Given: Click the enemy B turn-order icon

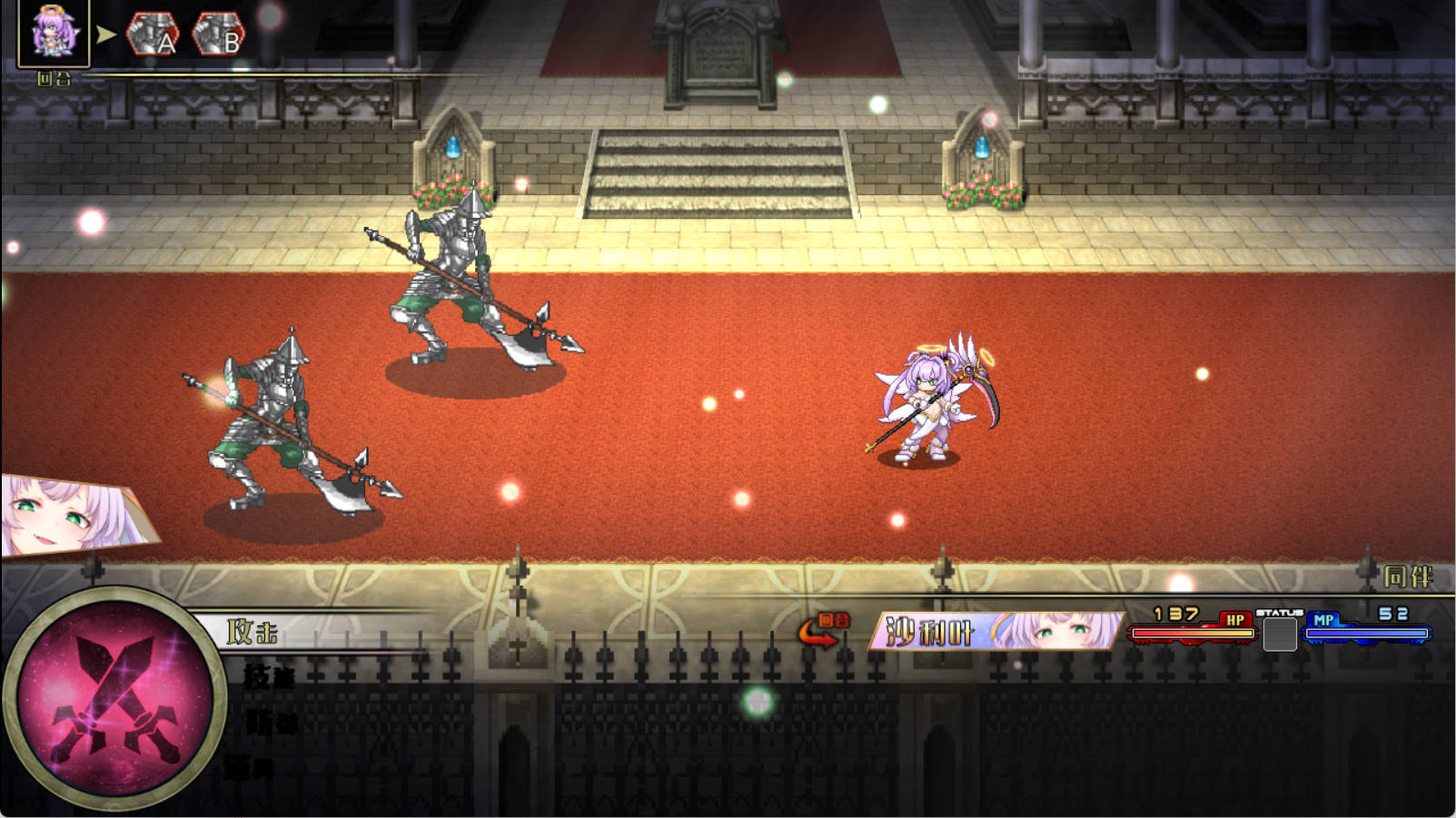Looking at the screenshot, I should pos(219,34).
